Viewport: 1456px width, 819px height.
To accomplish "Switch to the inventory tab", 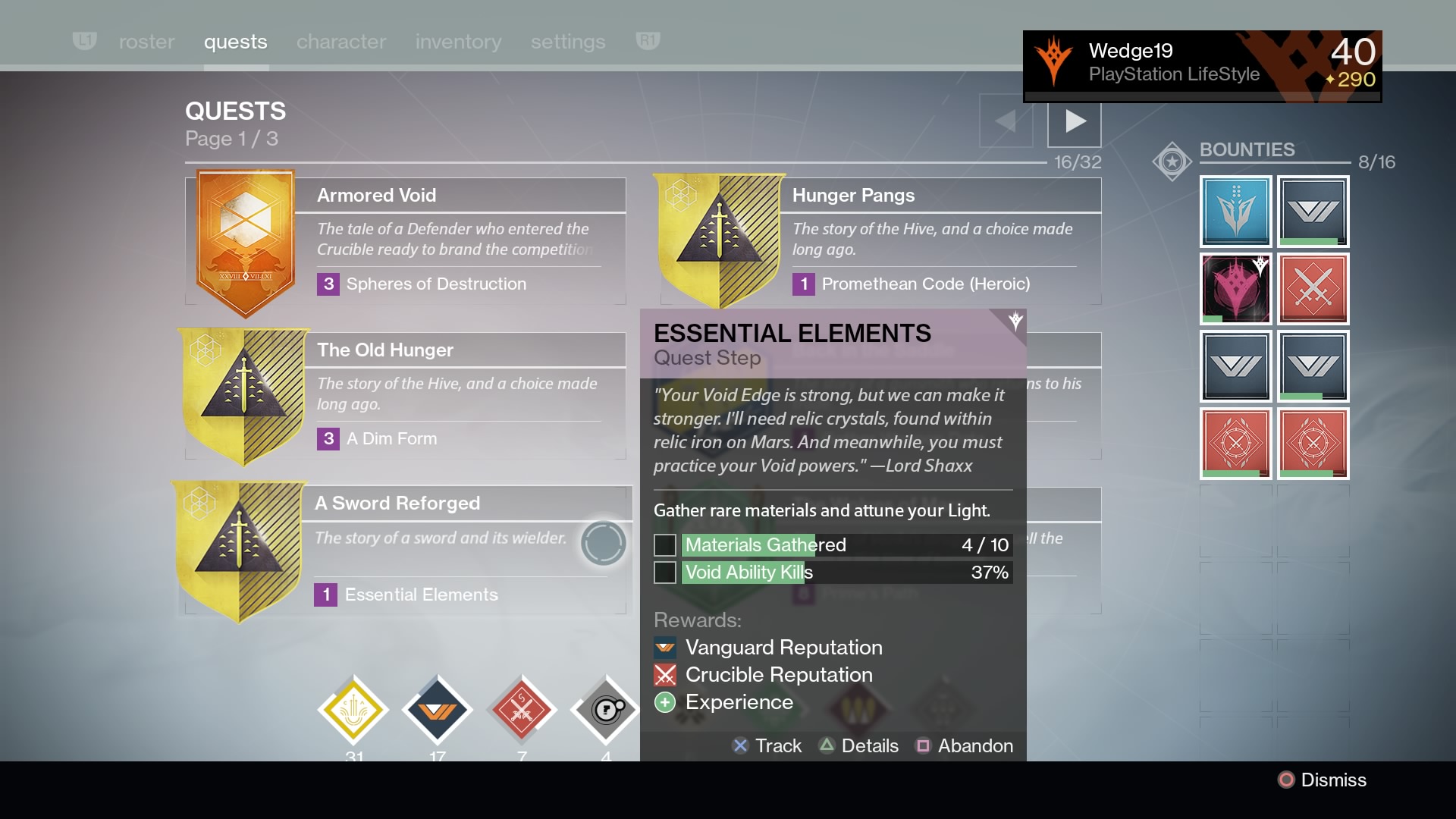I will click(458, 42).
